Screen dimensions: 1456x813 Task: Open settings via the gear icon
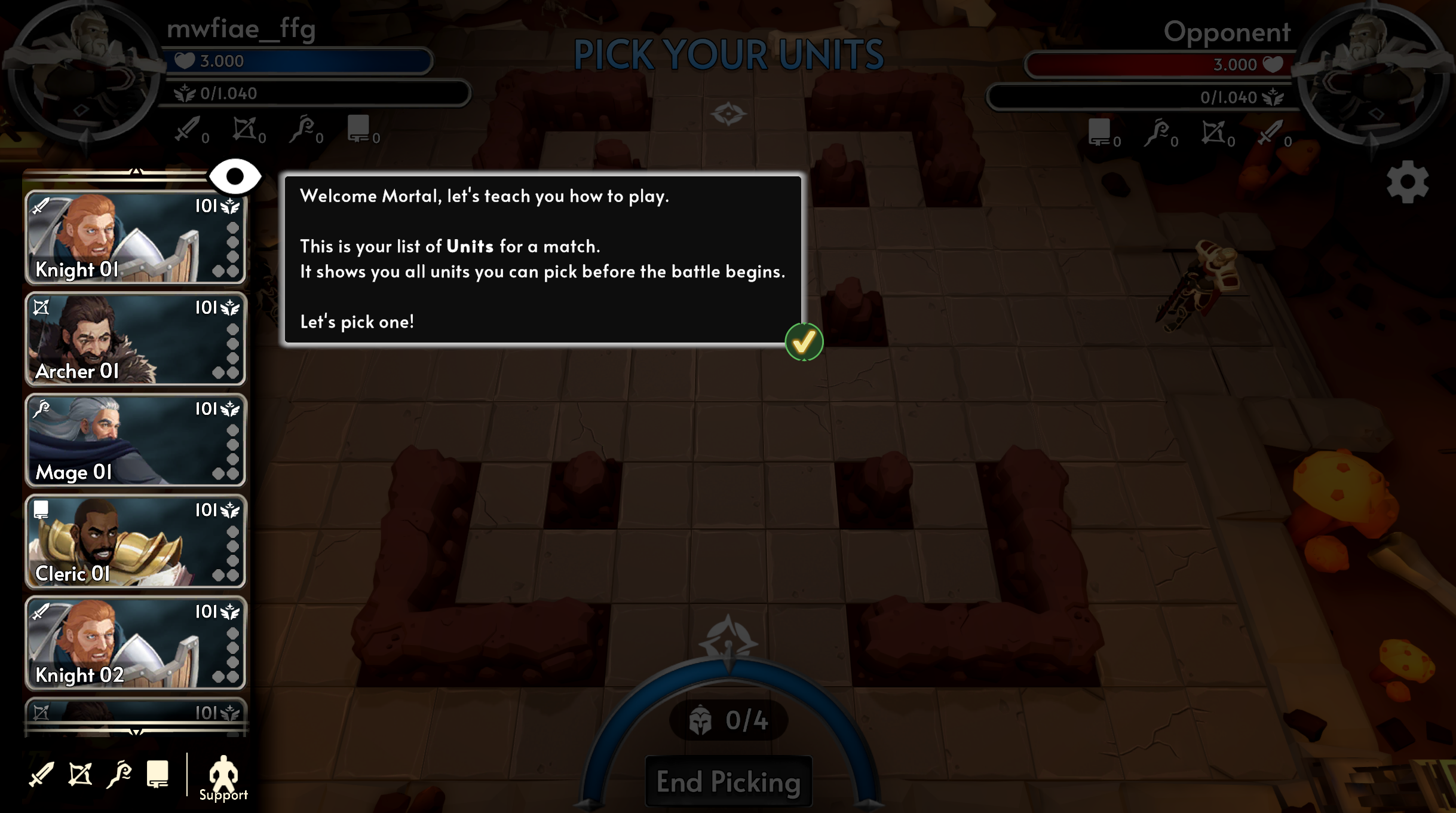coord(1407,182)
